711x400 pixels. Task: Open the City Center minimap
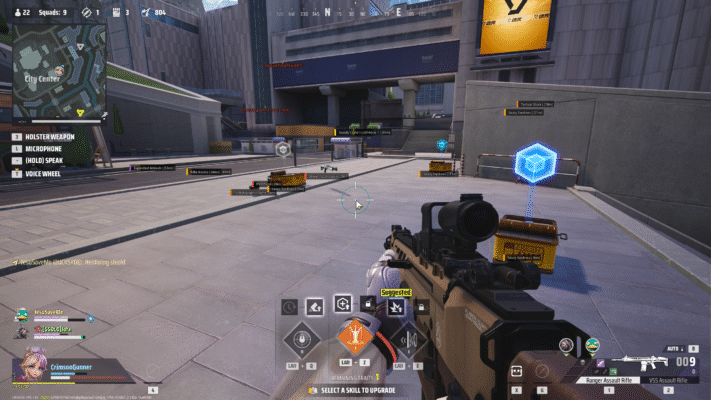[58, 70]
